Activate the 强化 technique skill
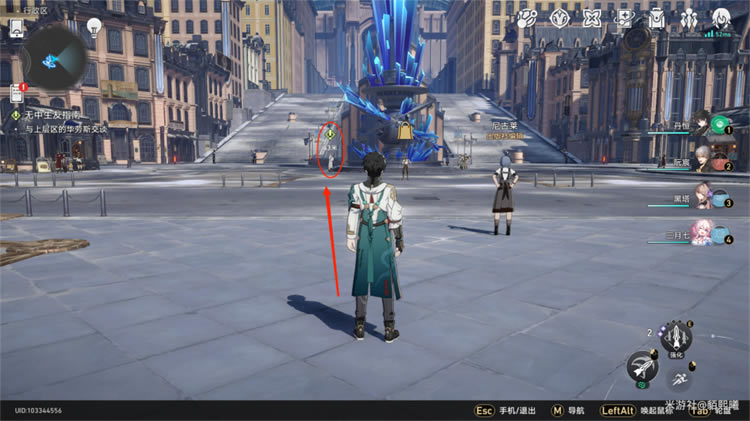Viewport: 750px width, 421px height. (x=677, y=336)
